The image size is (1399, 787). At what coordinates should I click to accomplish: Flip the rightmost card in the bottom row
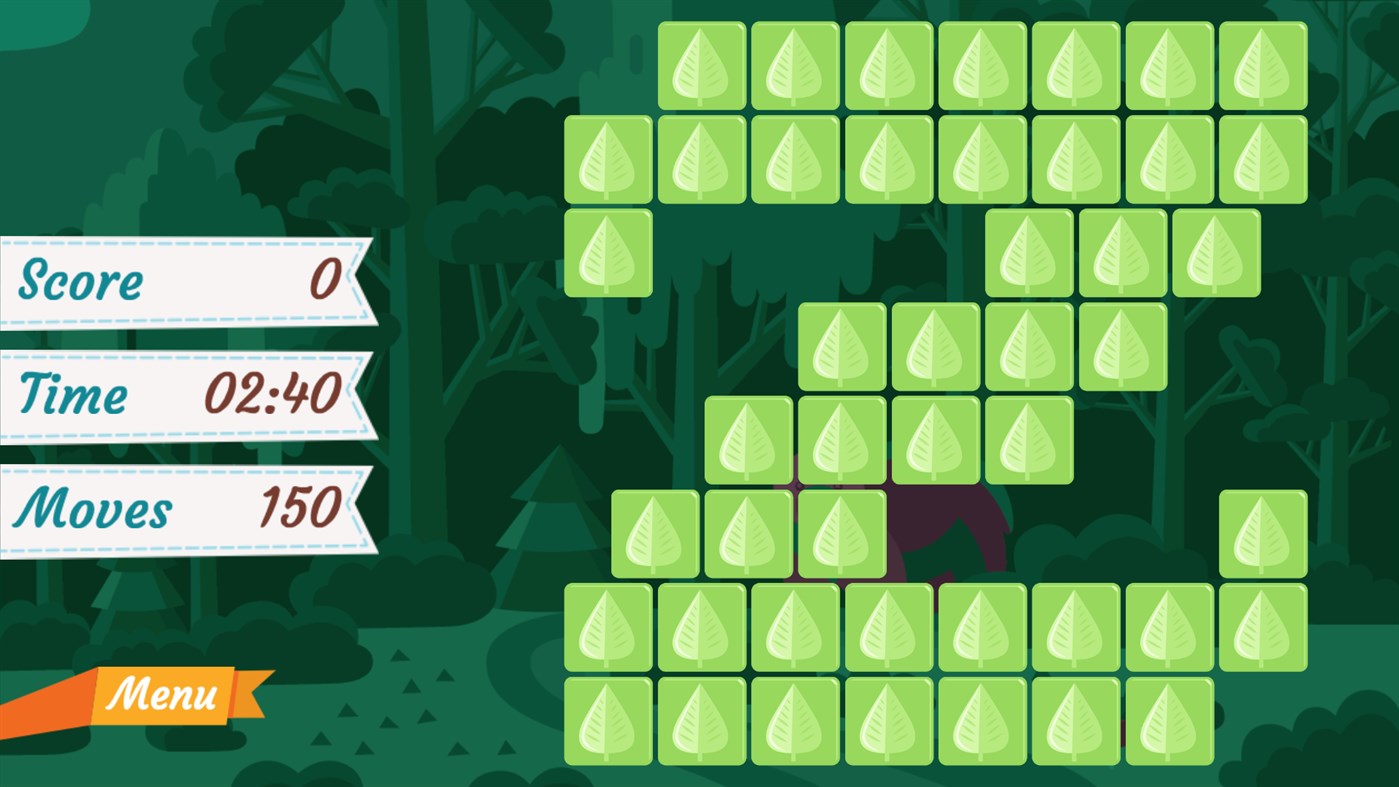[1170, 719]
